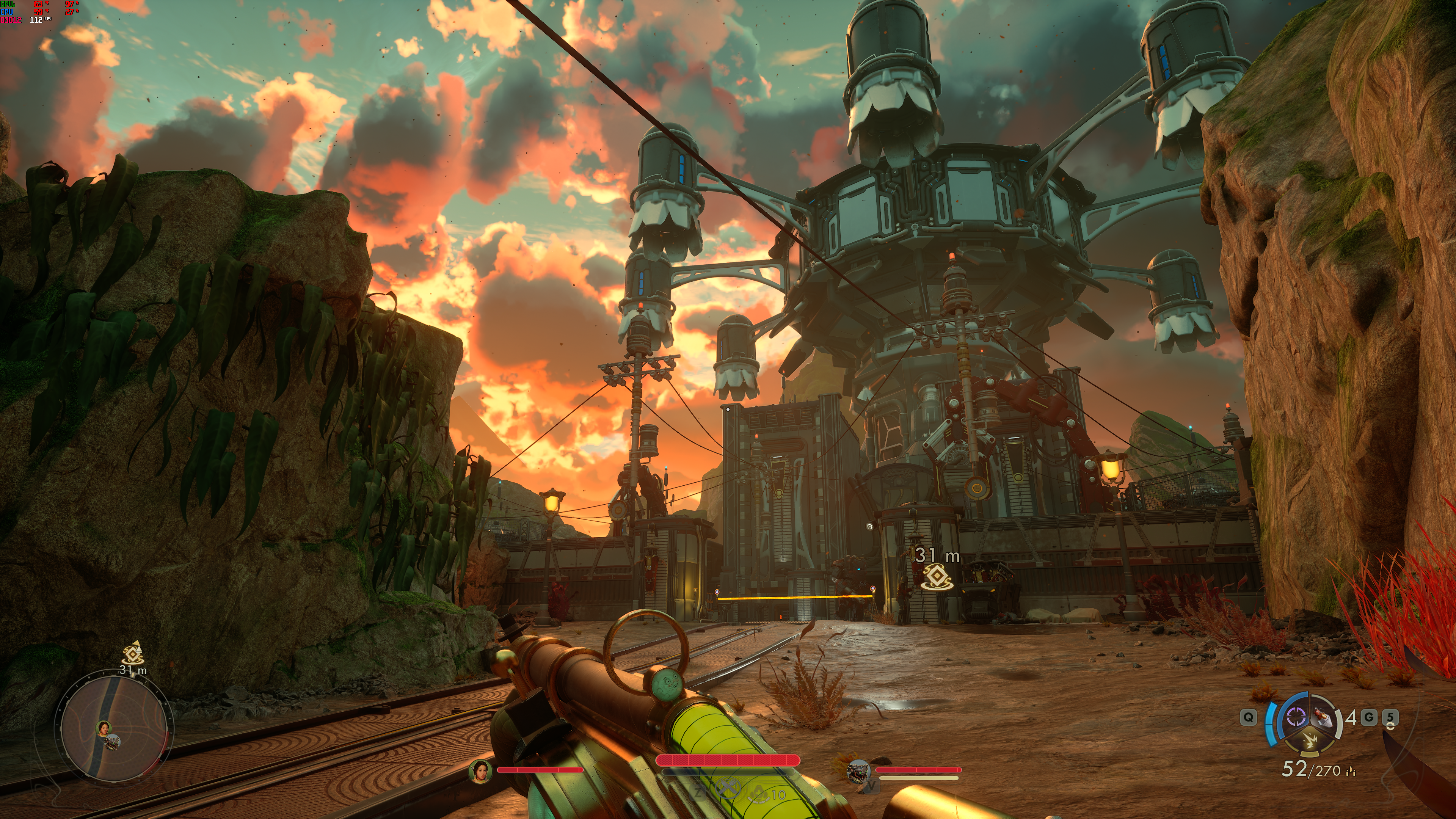Viewport: 1456px width, 819px height.
Task: Use the medical inhaler icon
Action: pyautogui.click(x=758, y=794)
